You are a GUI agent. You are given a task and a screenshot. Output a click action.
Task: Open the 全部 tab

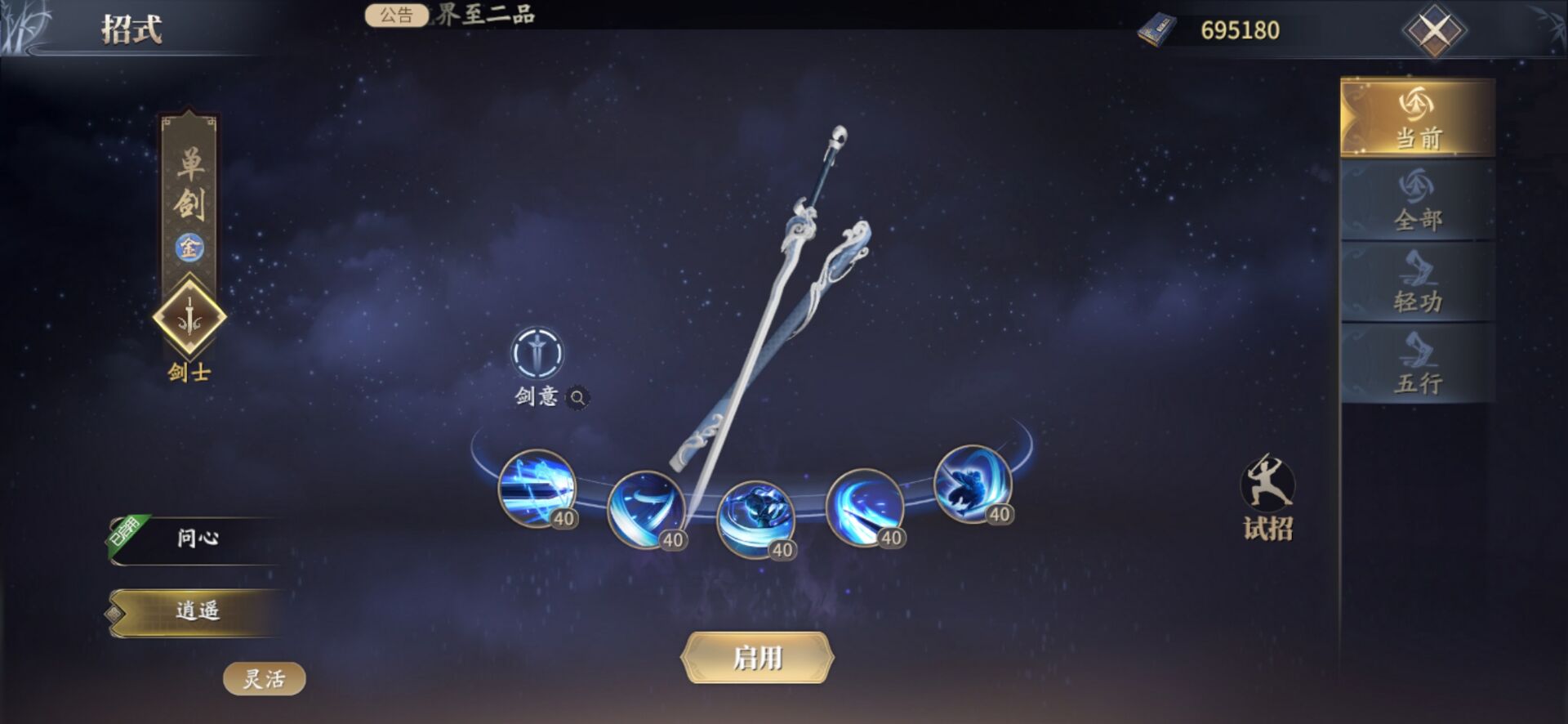[1418, 200]
